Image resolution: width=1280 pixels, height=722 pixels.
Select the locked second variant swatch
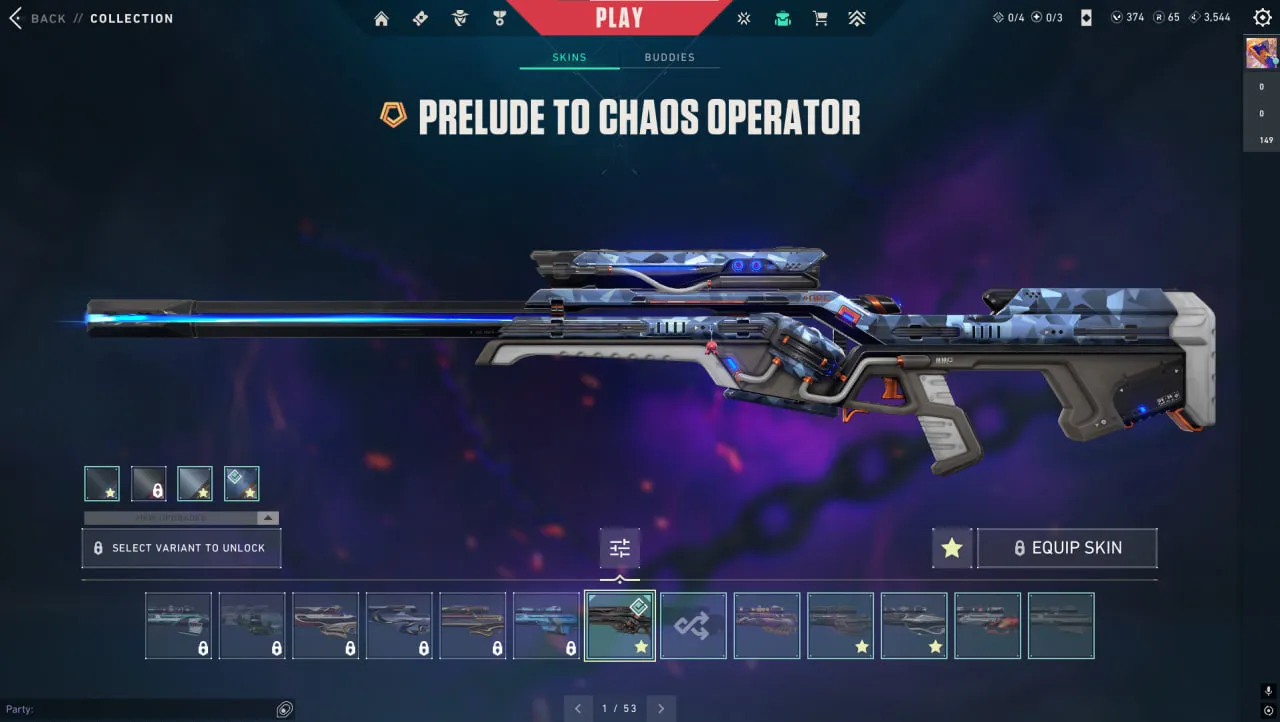(148, 483)
